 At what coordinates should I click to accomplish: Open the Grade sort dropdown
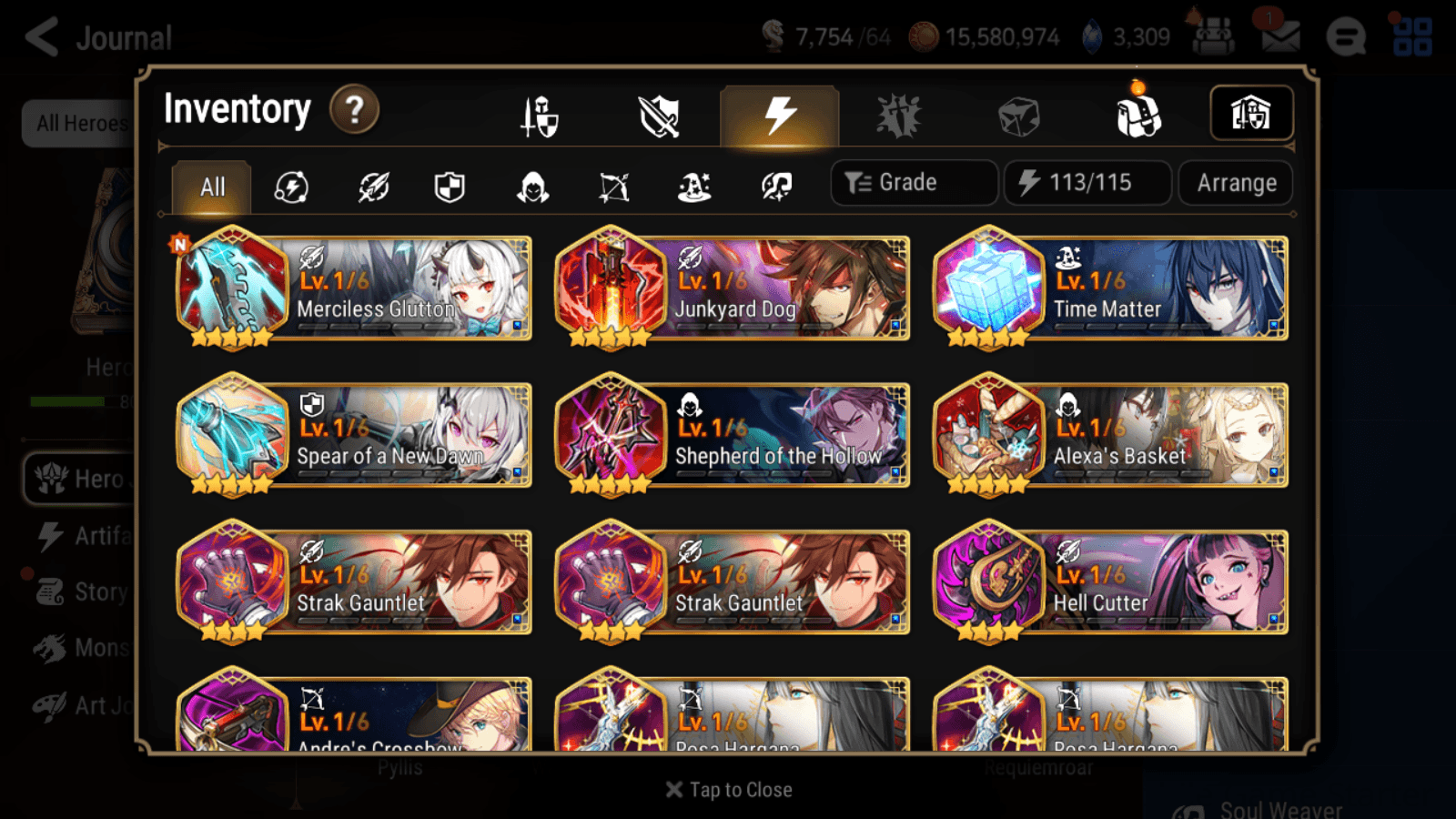[x=913, y=182]
